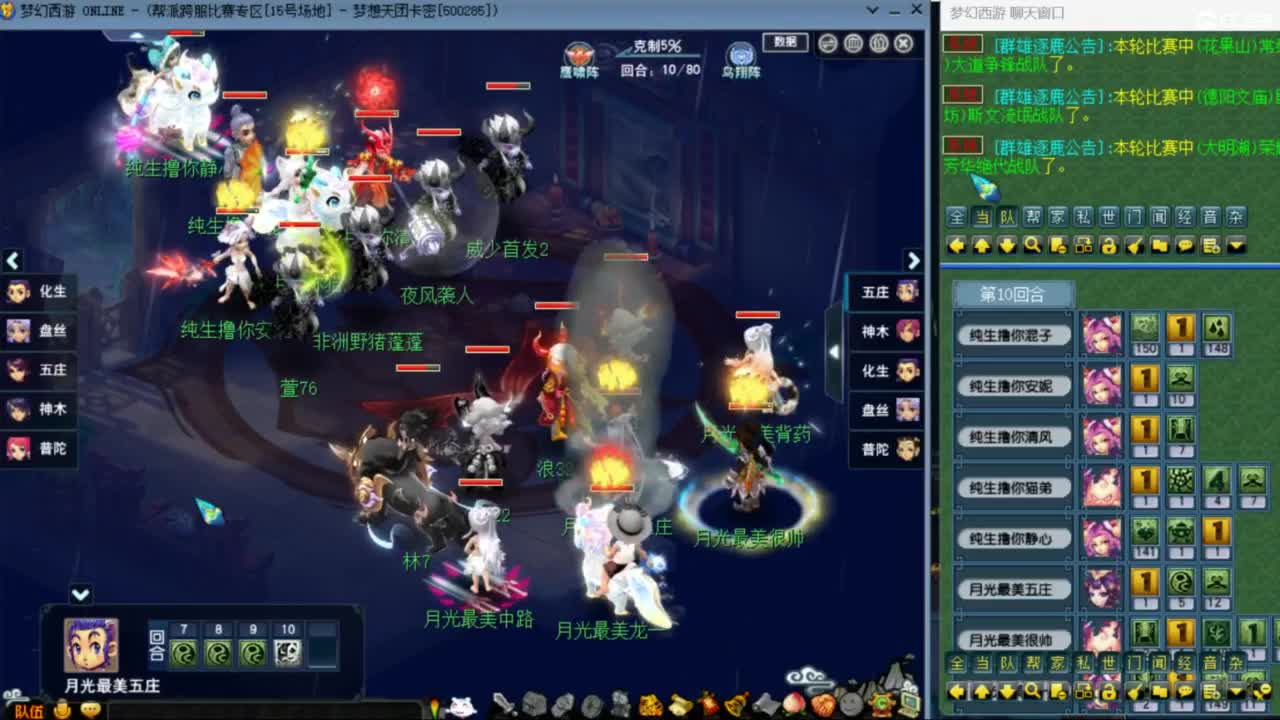Click the left-pointing sidebar collapse arrow

pyautogui.click(x=12, y=260)
